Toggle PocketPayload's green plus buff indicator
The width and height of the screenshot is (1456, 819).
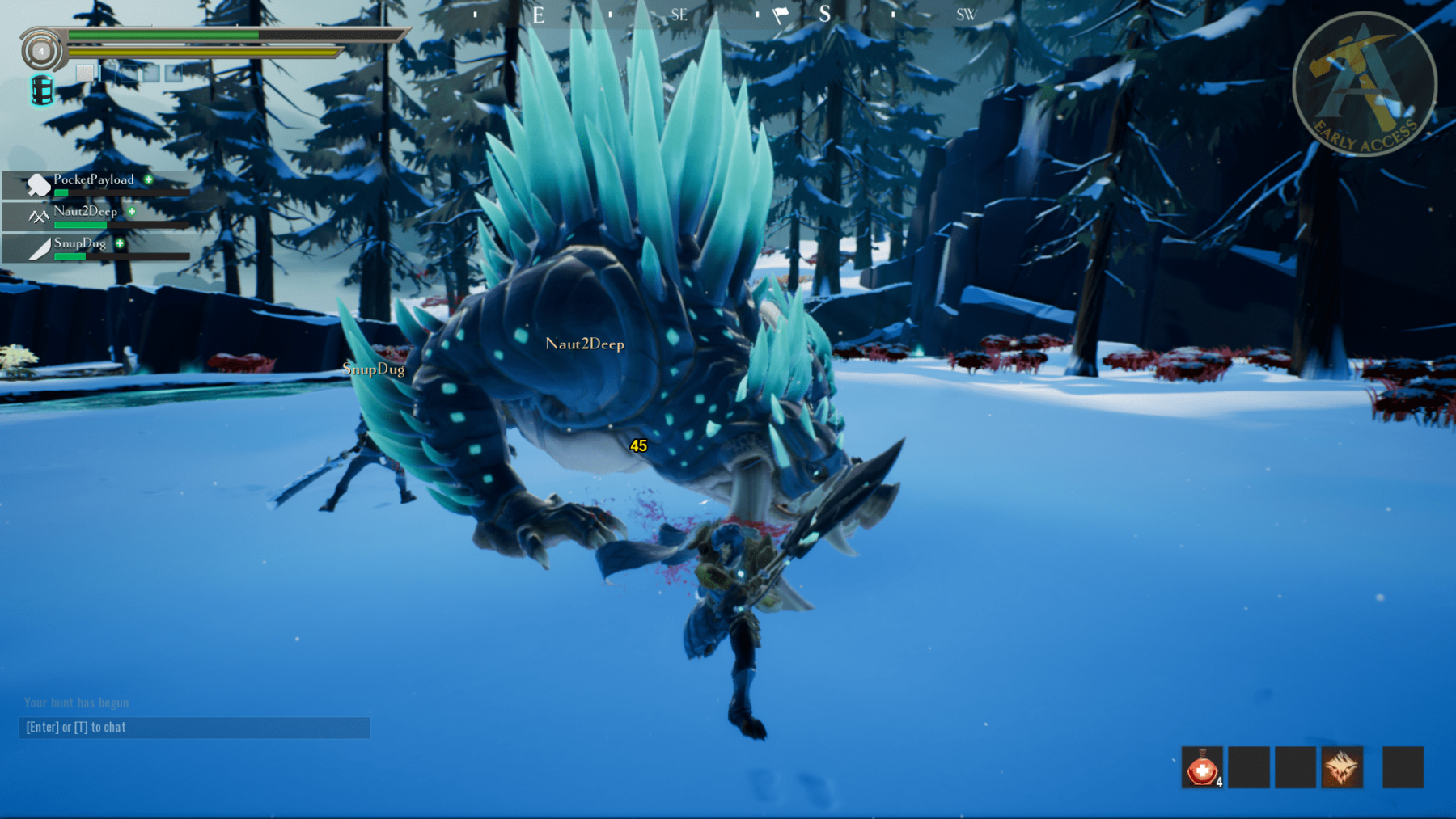[147, 181]
